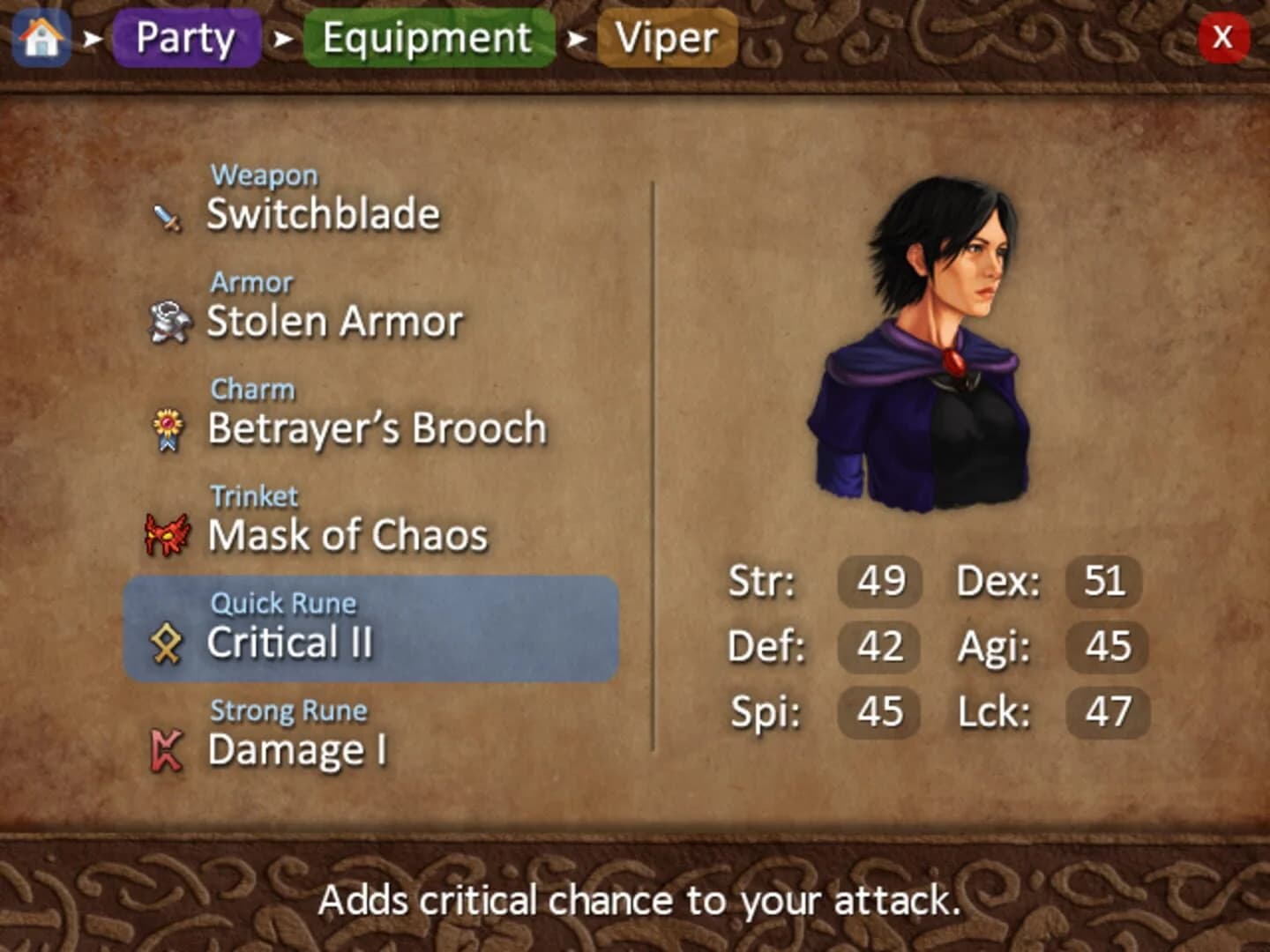This screenshot has height=952, width=1270.
Task: Click the Betrayer's Brooch charm icon
Action: [168, 429]
